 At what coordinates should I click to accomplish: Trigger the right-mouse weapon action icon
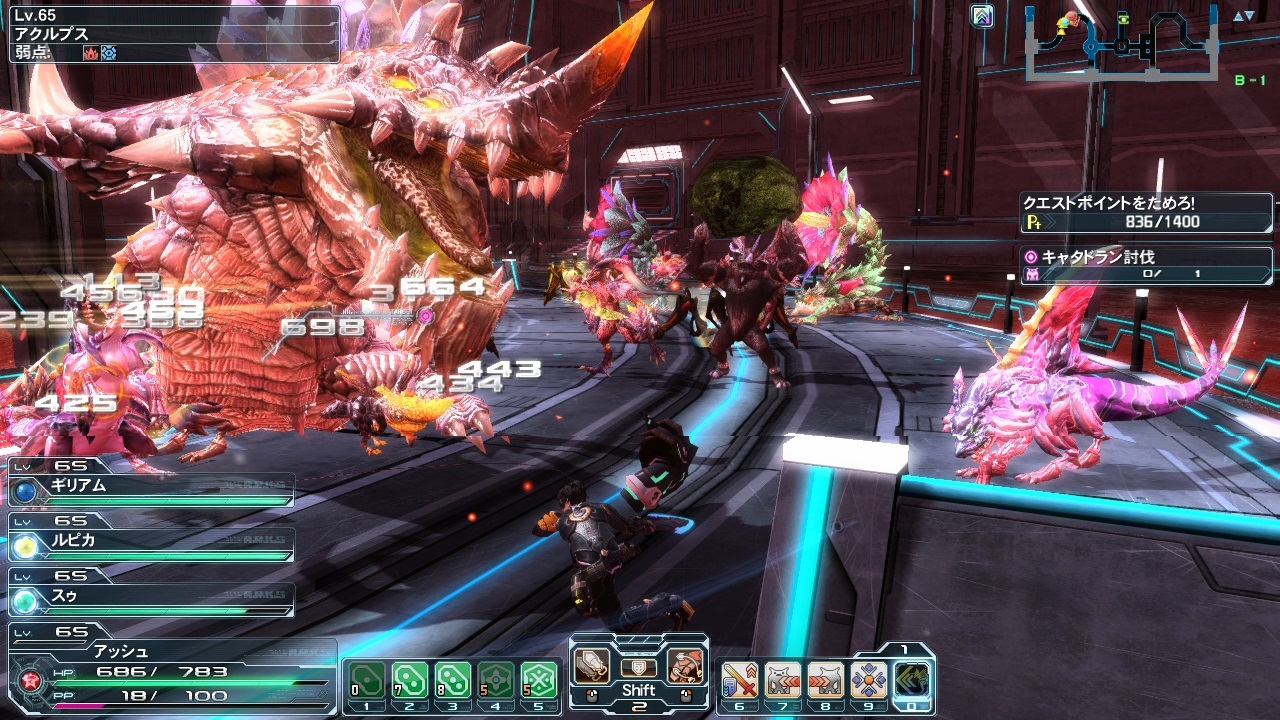point(685,666)
